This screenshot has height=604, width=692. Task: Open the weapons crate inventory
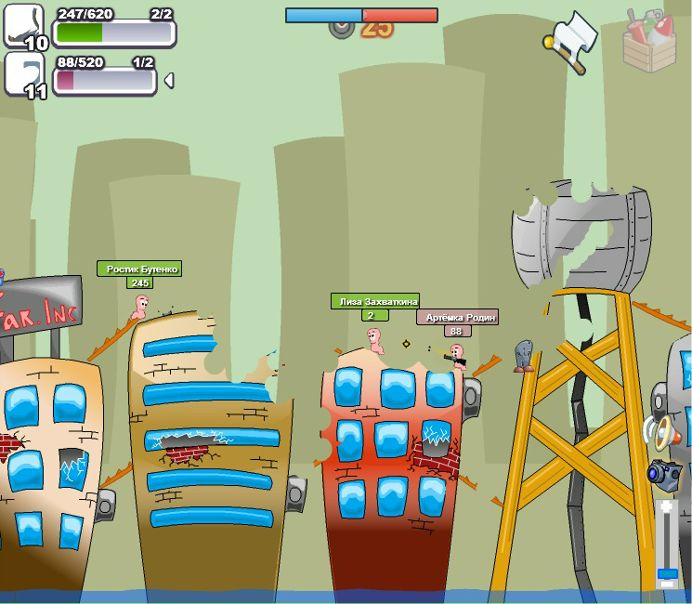point(649,40)
